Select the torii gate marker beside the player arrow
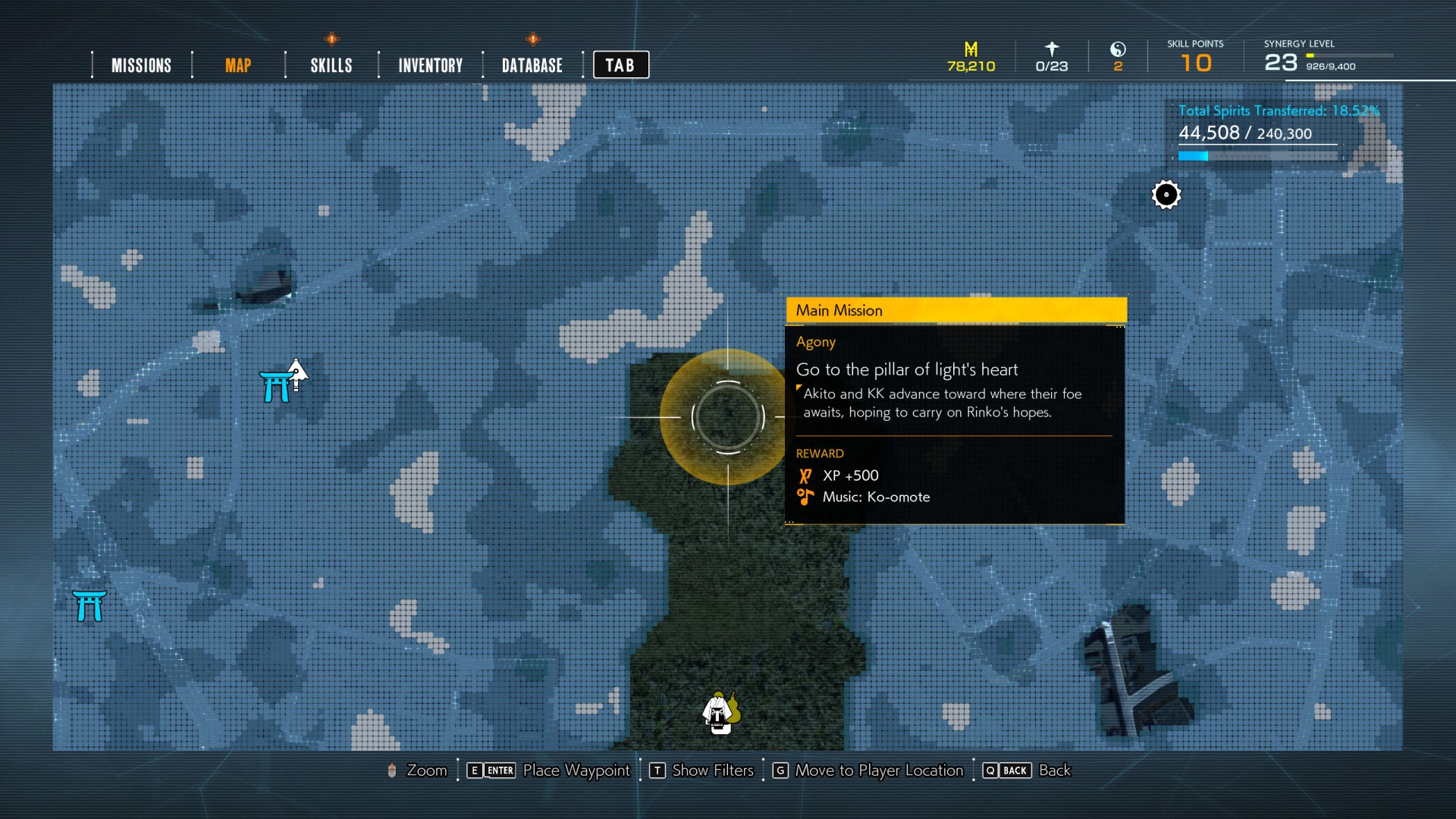Screen dimensions: 1456x819 pyautogui.click(x=275, y=387)
